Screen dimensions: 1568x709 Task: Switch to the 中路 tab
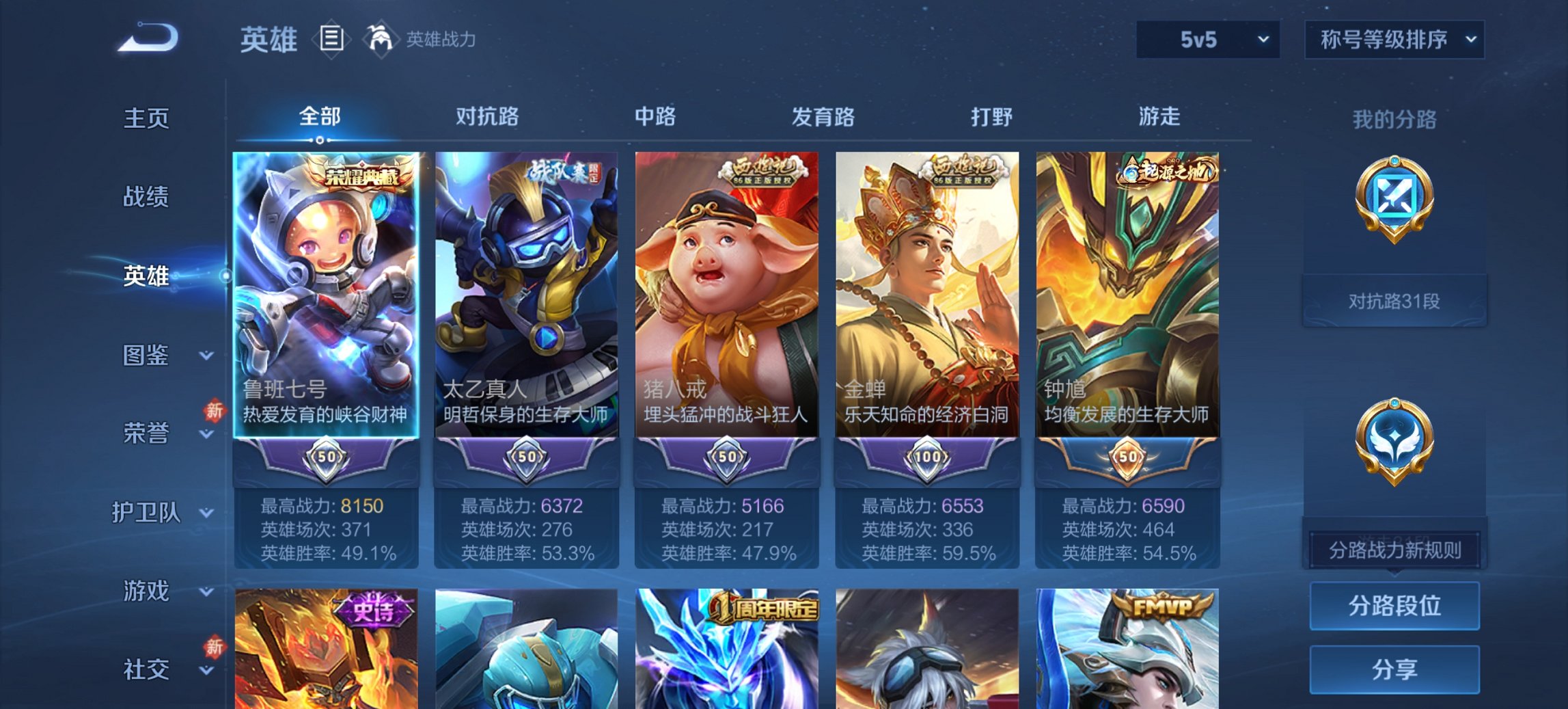(x=655, y=117)
